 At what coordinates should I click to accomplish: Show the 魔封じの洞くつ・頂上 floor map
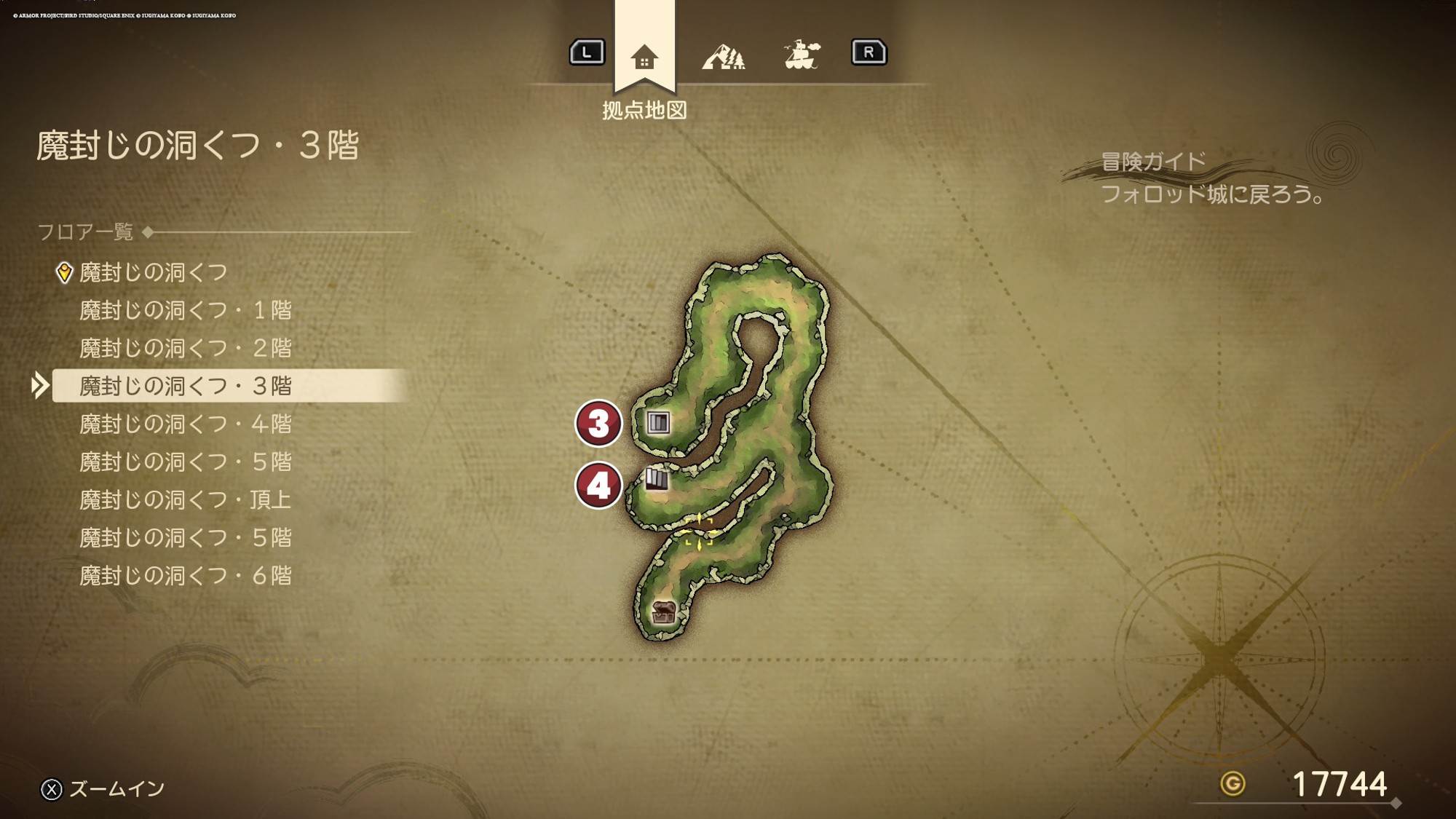(x=185, y=499)
